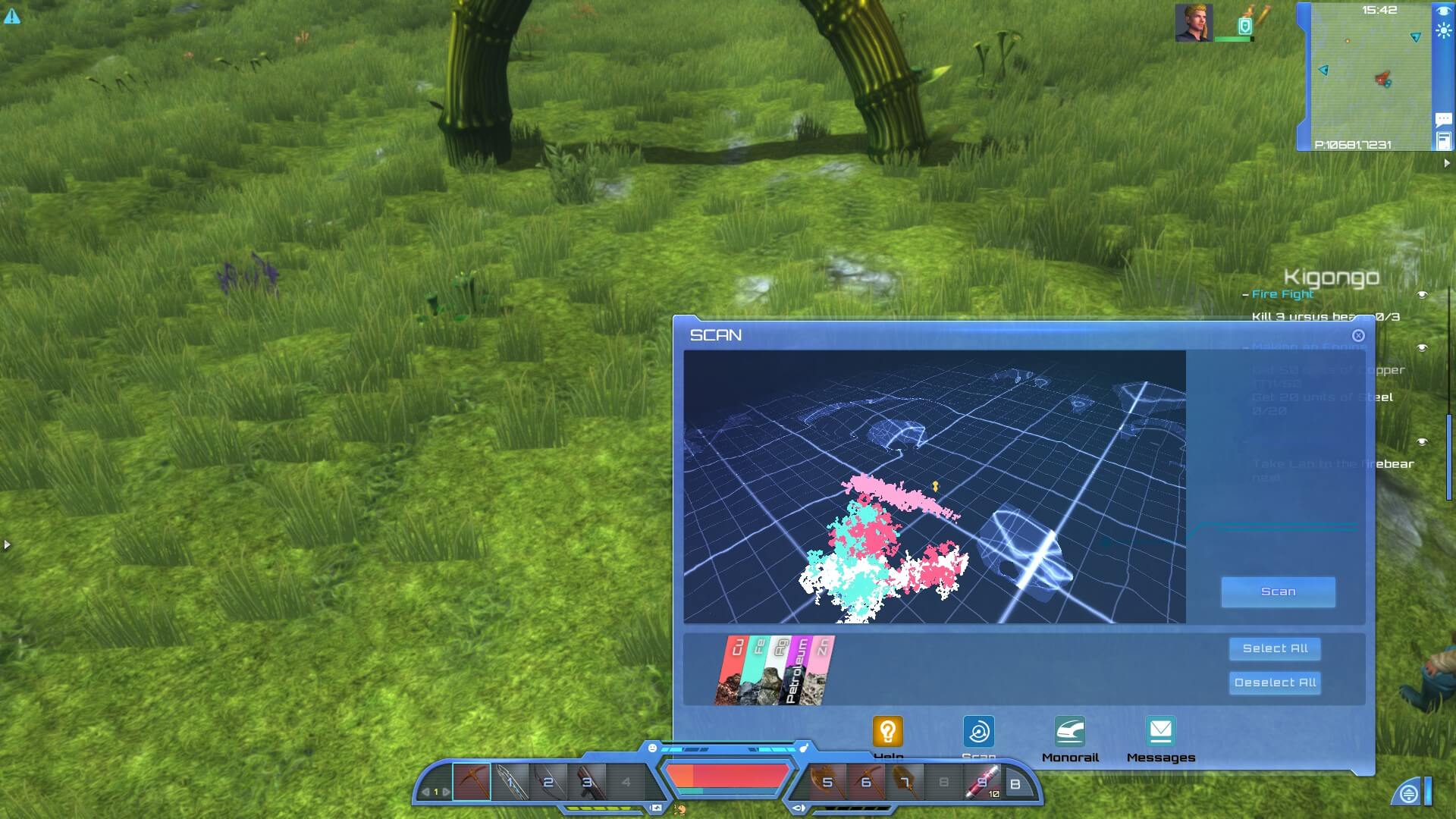The image size is (1456, 819).
Task: Select the axe in hotbar slot 5
Action: tap(826, 782)
